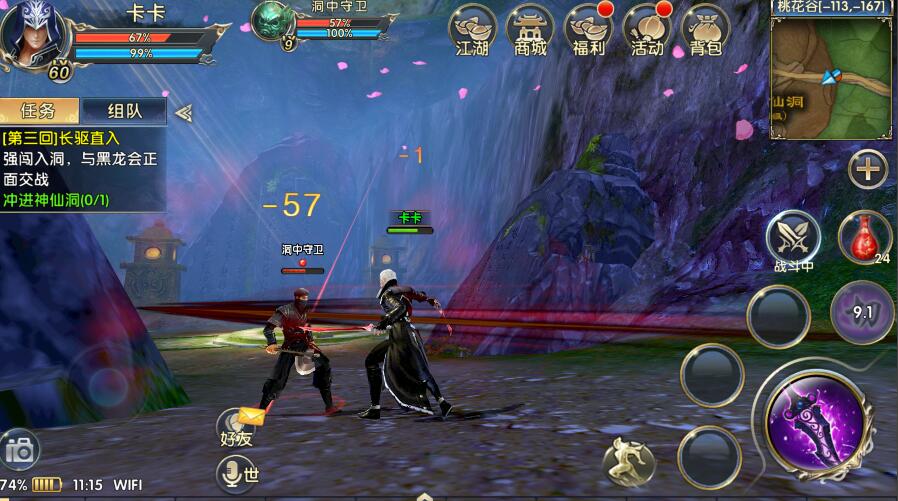
Task: Toggle the 战斗中 crossed swords button
Action: tap(793, 237)
